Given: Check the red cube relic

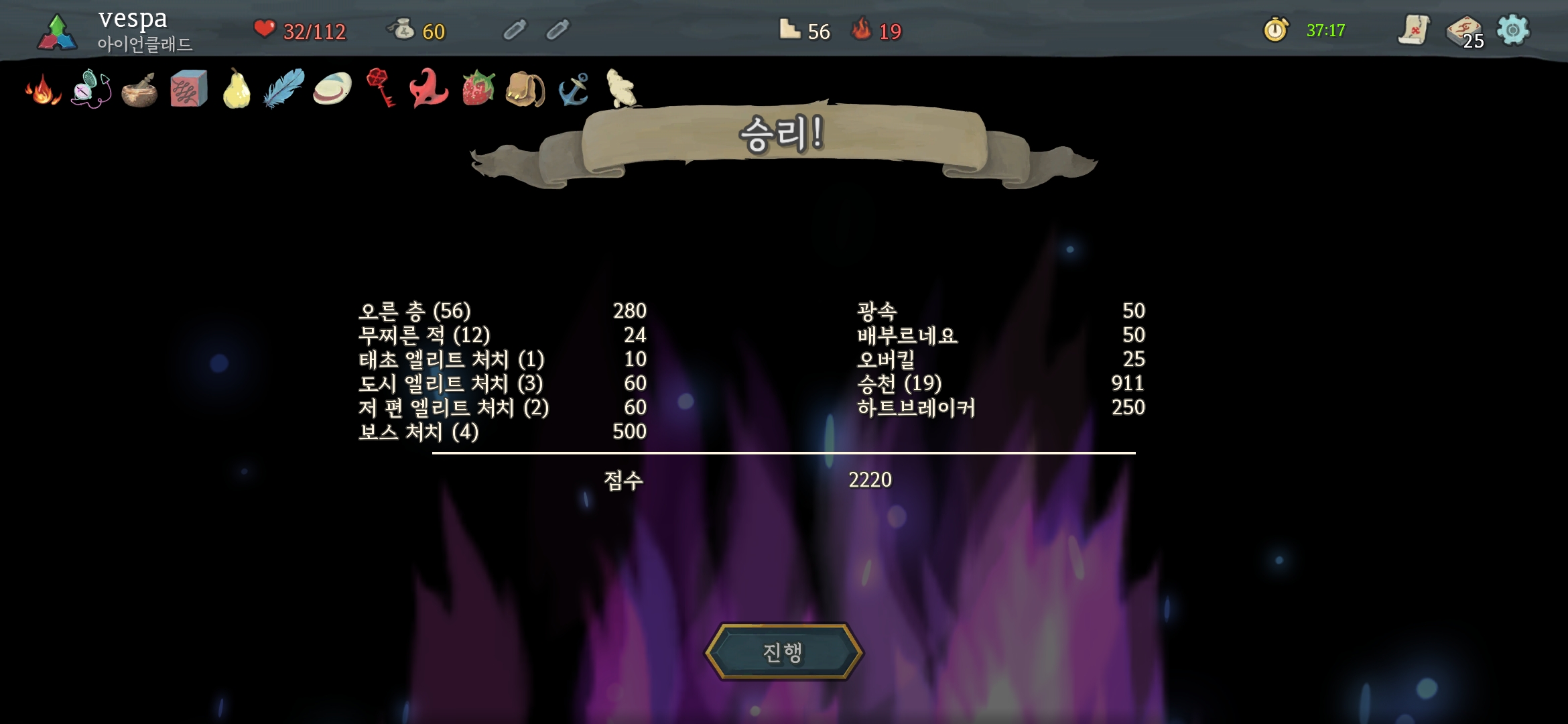Looking at the screenshot, I should coord(188,89).
